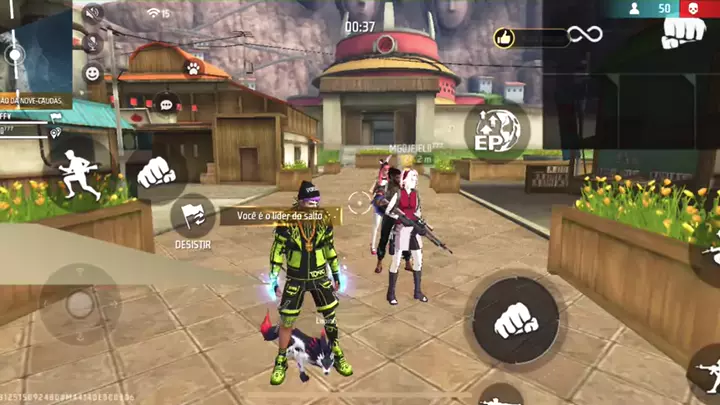Activate the paw print pet icon
The width and height of the screenshot is (720, 405).
point(191,69)
